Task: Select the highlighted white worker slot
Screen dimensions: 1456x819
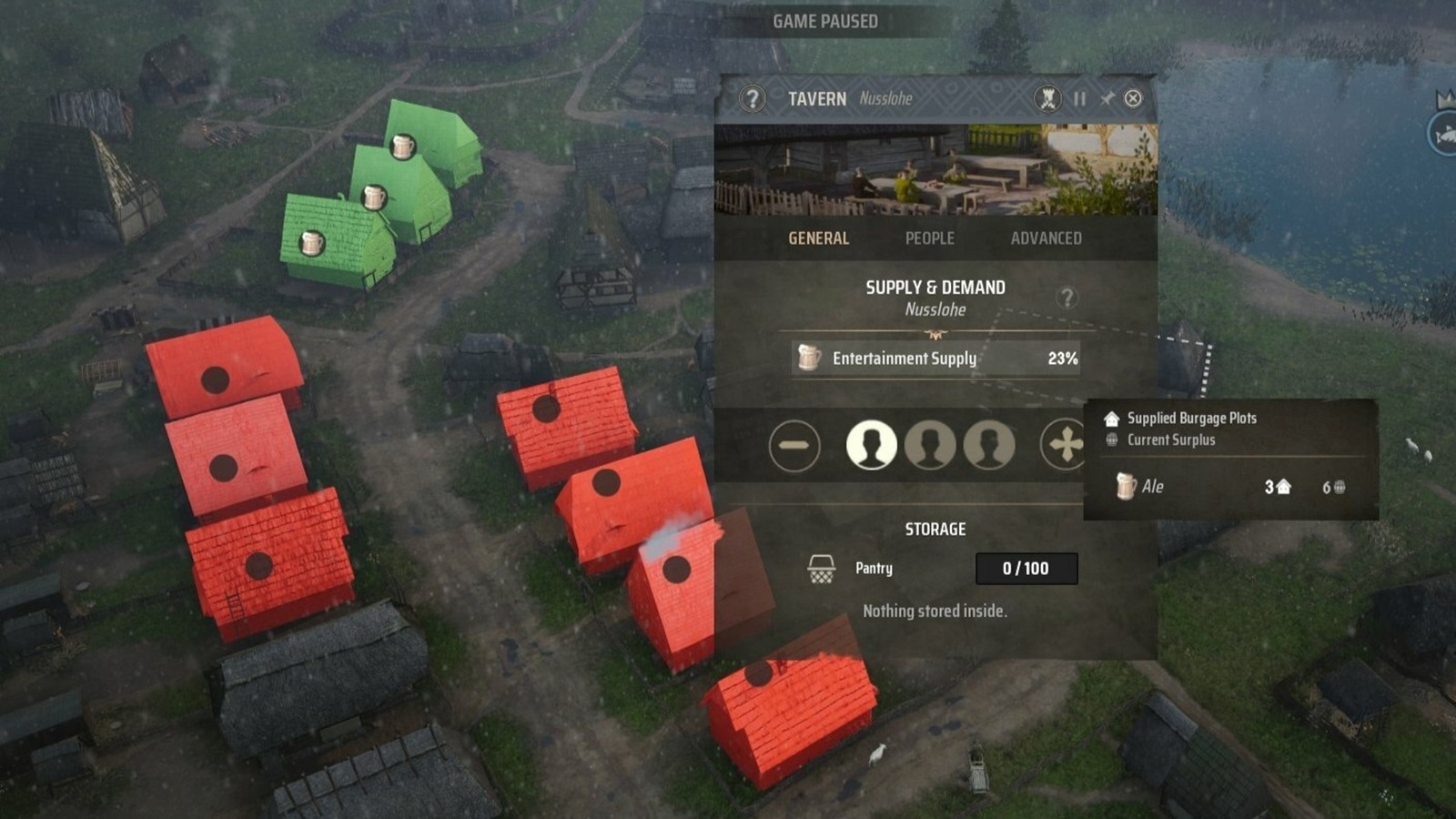Action: (x=871, y=446)
